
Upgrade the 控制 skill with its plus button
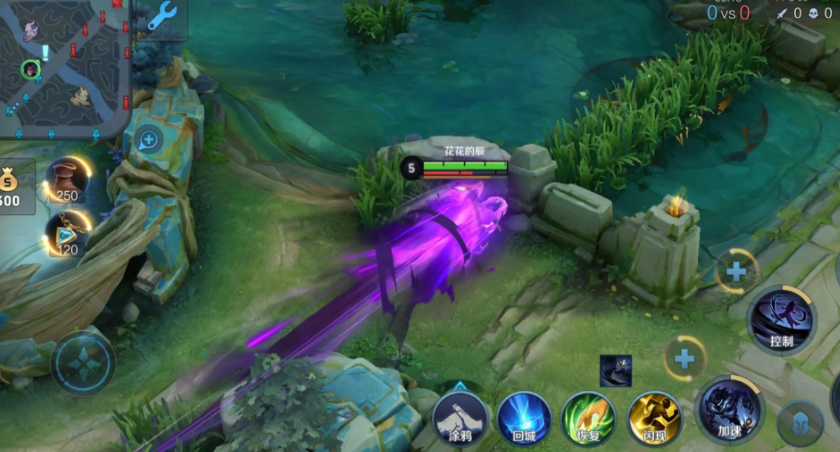(x=737, y=271)
